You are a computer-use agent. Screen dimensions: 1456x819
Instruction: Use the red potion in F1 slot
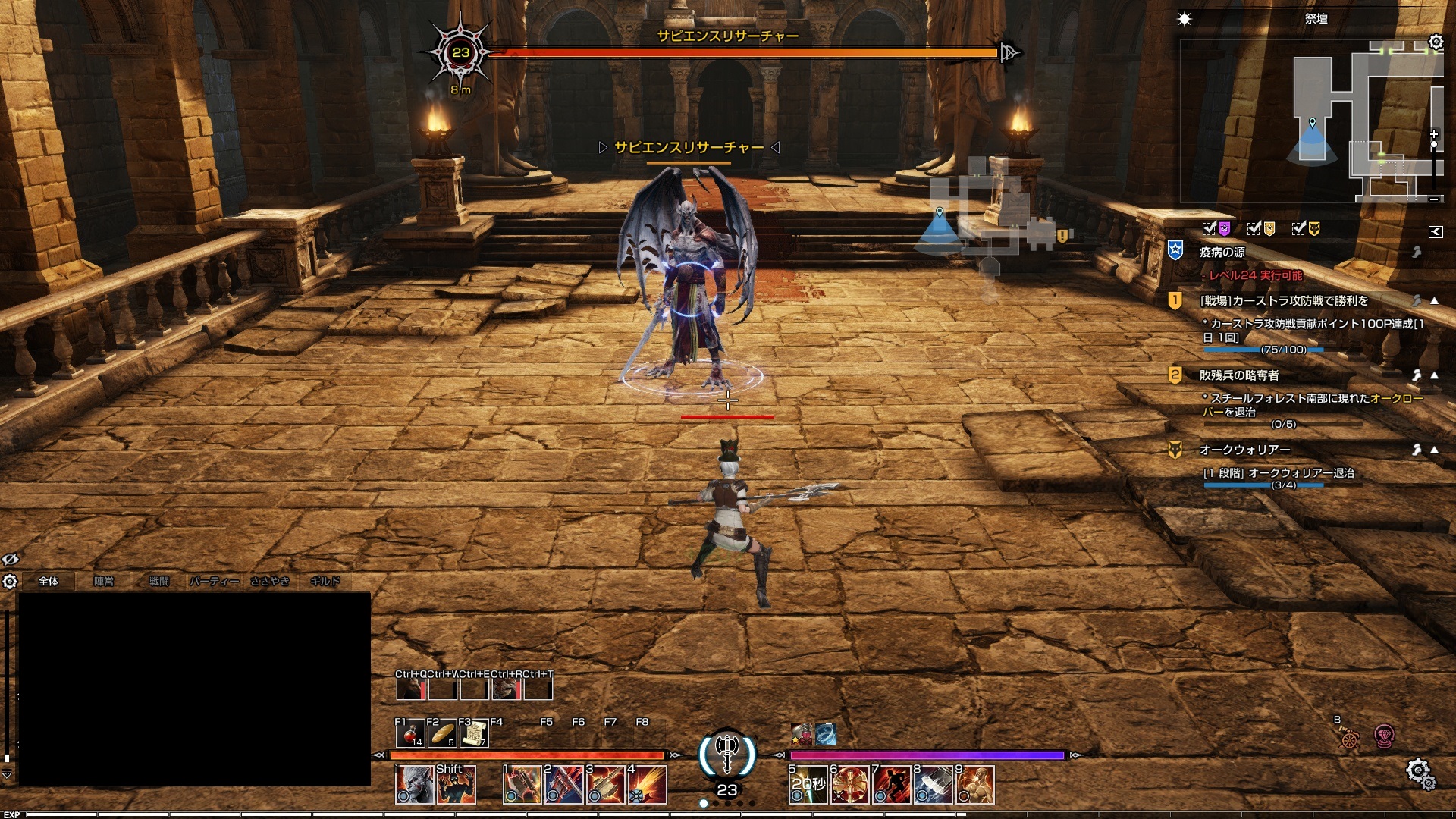410,734
